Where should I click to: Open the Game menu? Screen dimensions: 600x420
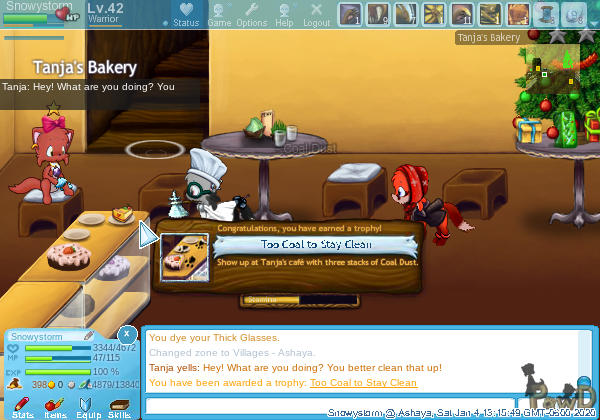(x=219, y=15)
